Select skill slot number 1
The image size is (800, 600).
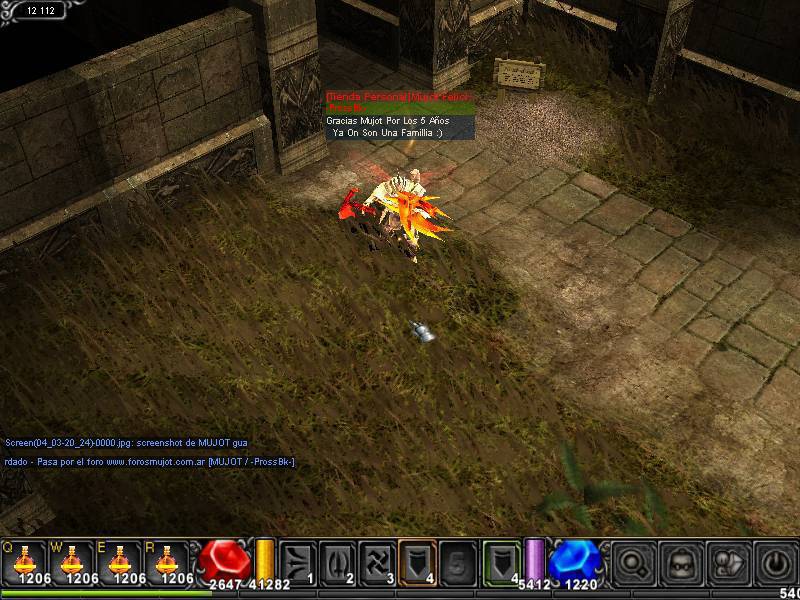coord(298,561)
